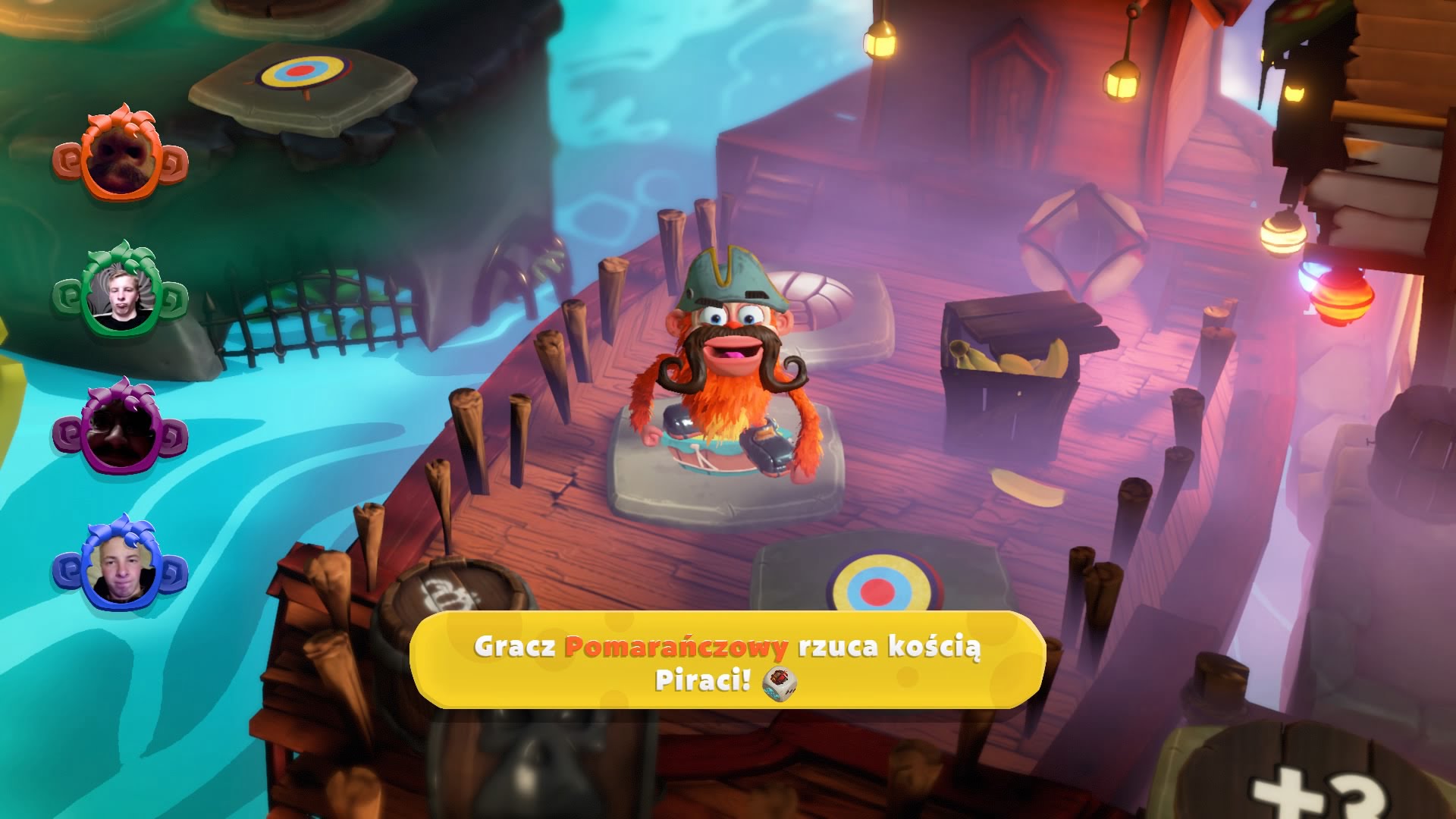Click the yellow pirate dice message banner
Screen dimensions: 1456x819
(x=727, y=661)
